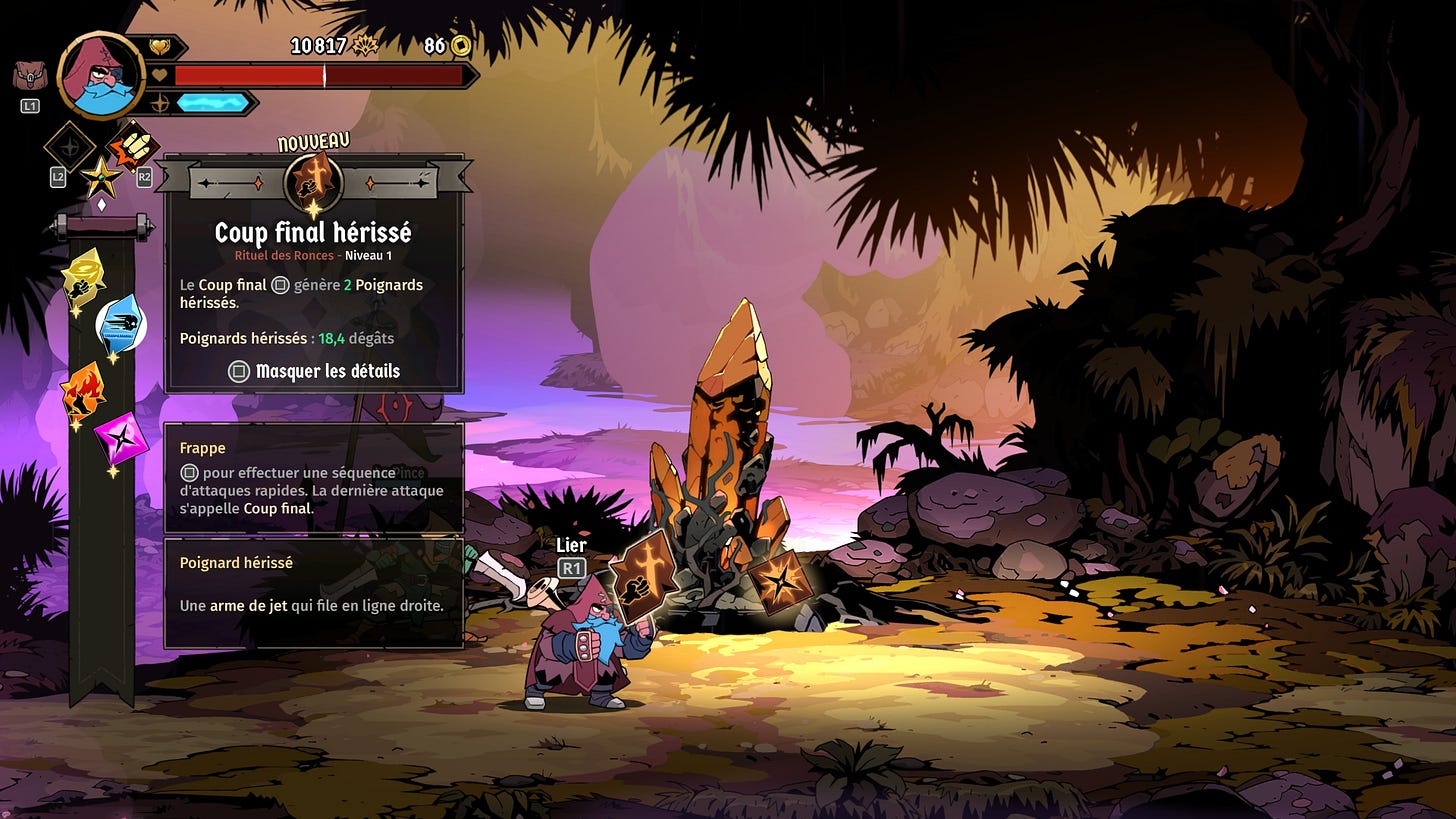Select the orange flame fist boon
1456x819 pixels.
tap(83, 389)
